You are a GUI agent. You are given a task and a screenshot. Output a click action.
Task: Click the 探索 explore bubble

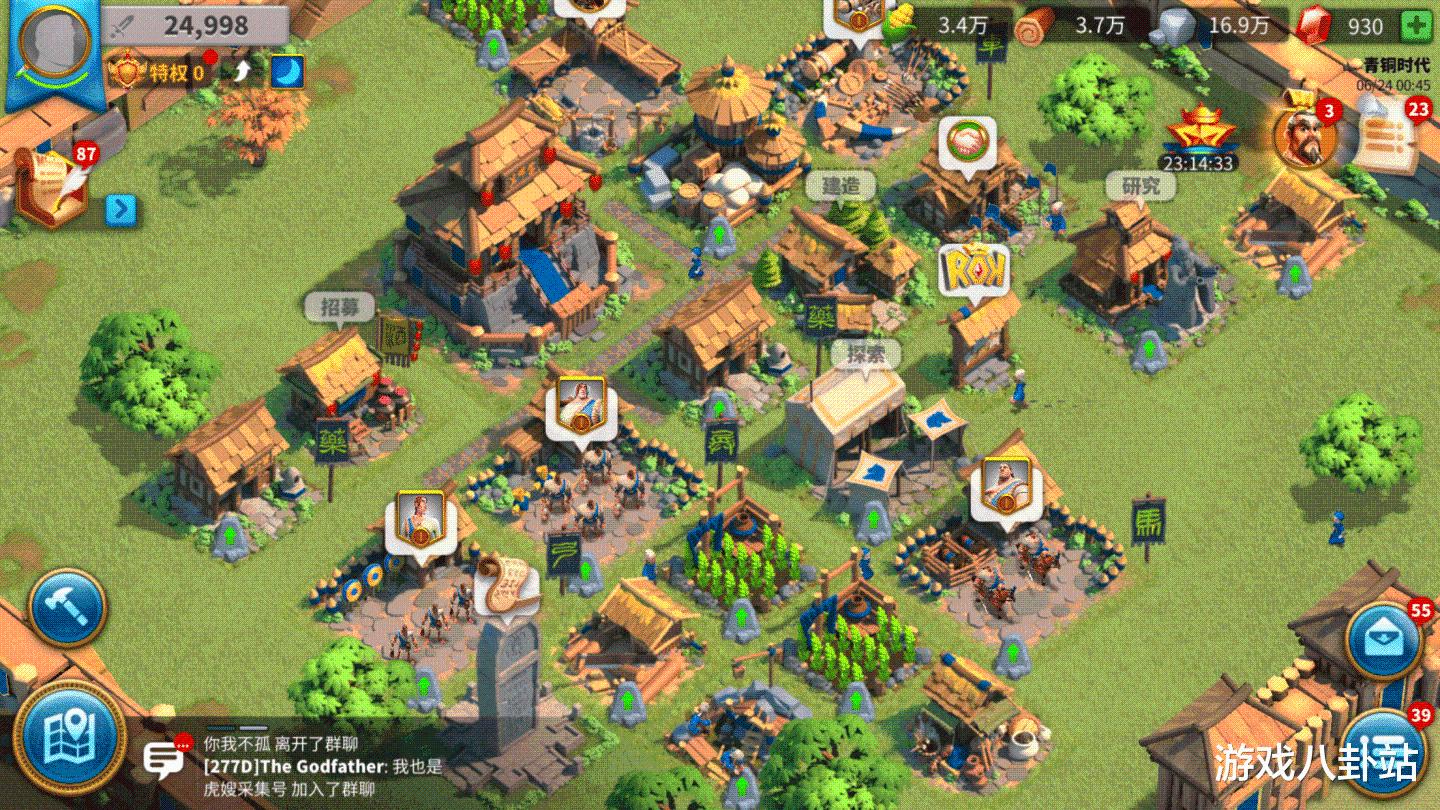(x=865, y=353)
